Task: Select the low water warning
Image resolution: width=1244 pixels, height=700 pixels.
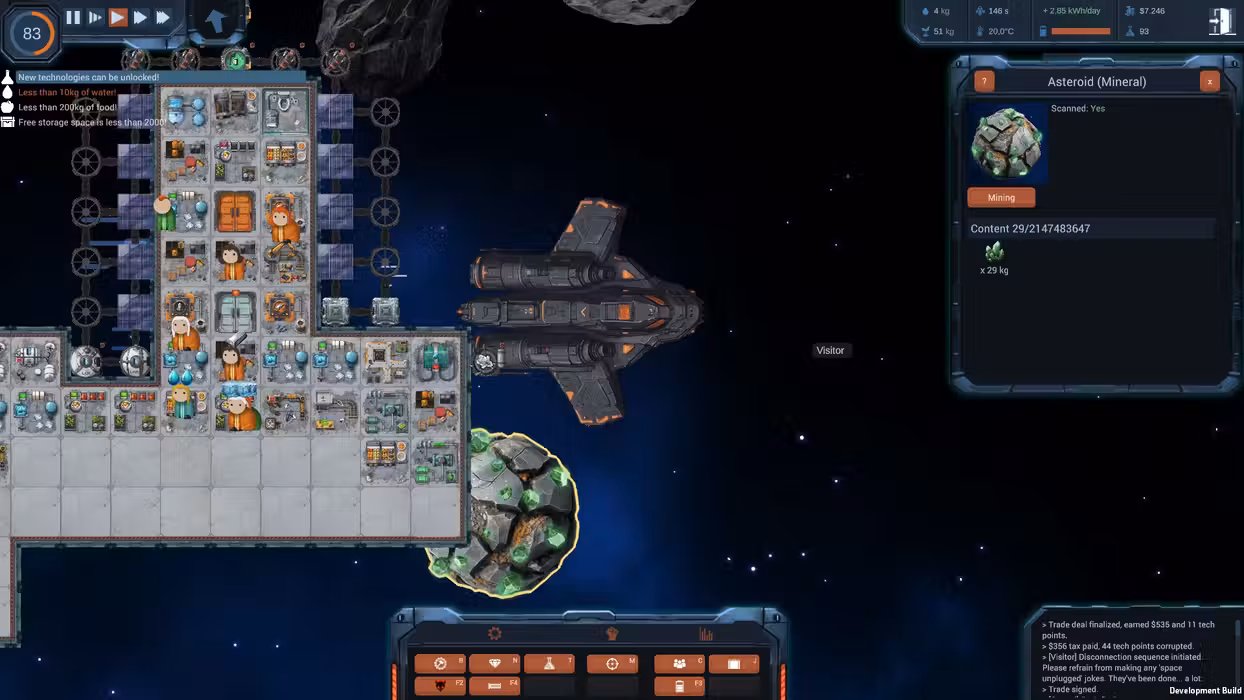Action: click(67, 92)
